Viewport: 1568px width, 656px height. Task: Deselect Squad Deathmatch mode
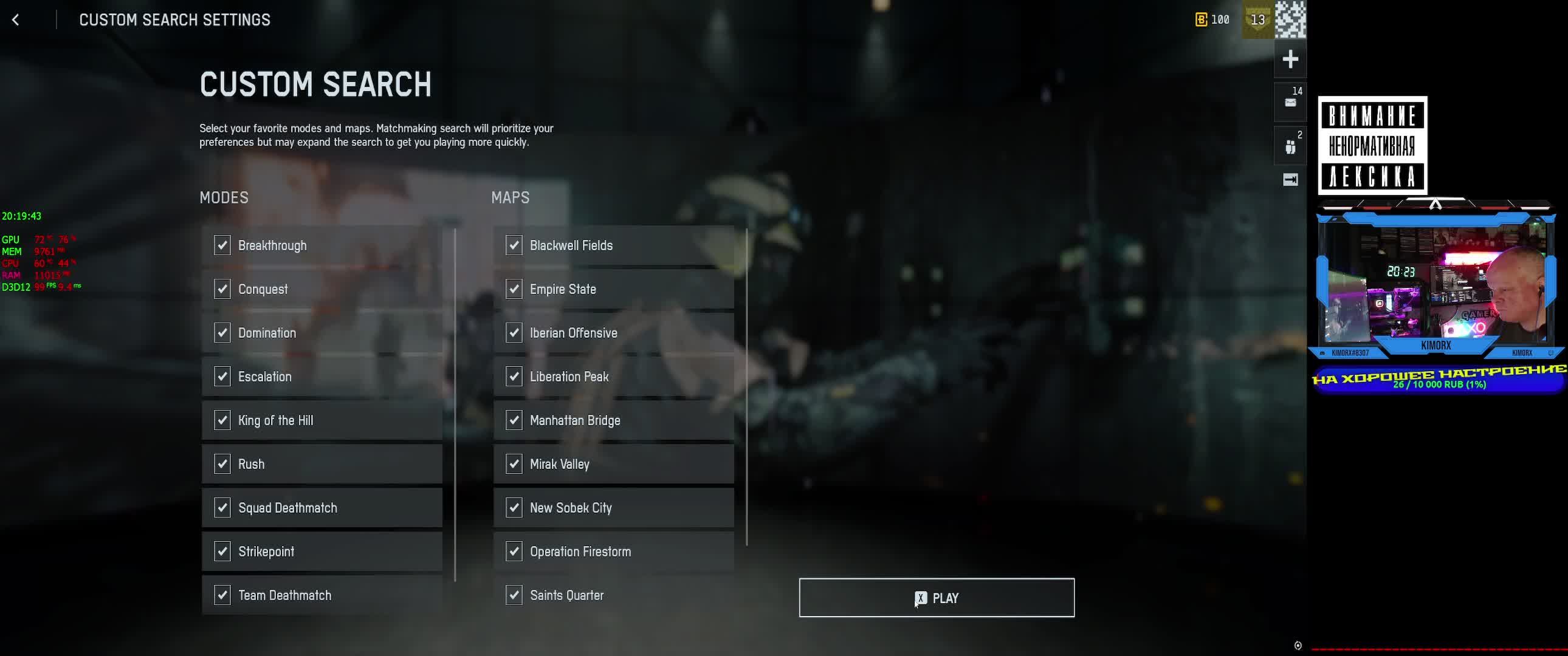tap(222, 508)
